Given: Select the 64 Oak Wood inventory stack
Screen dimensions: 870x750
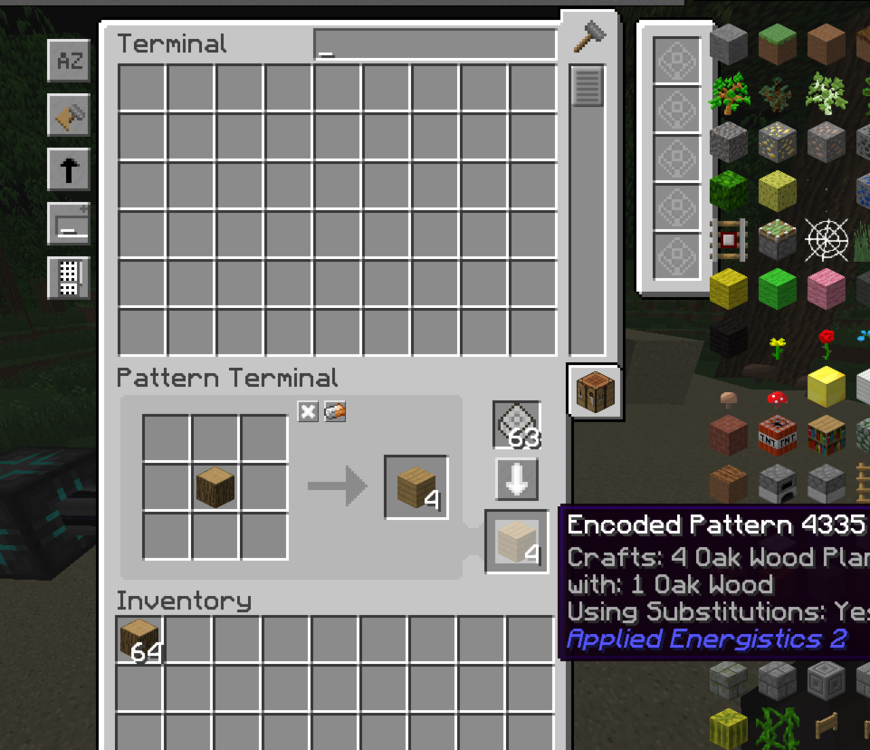Looking at the screenshot, I should [139, 639].
